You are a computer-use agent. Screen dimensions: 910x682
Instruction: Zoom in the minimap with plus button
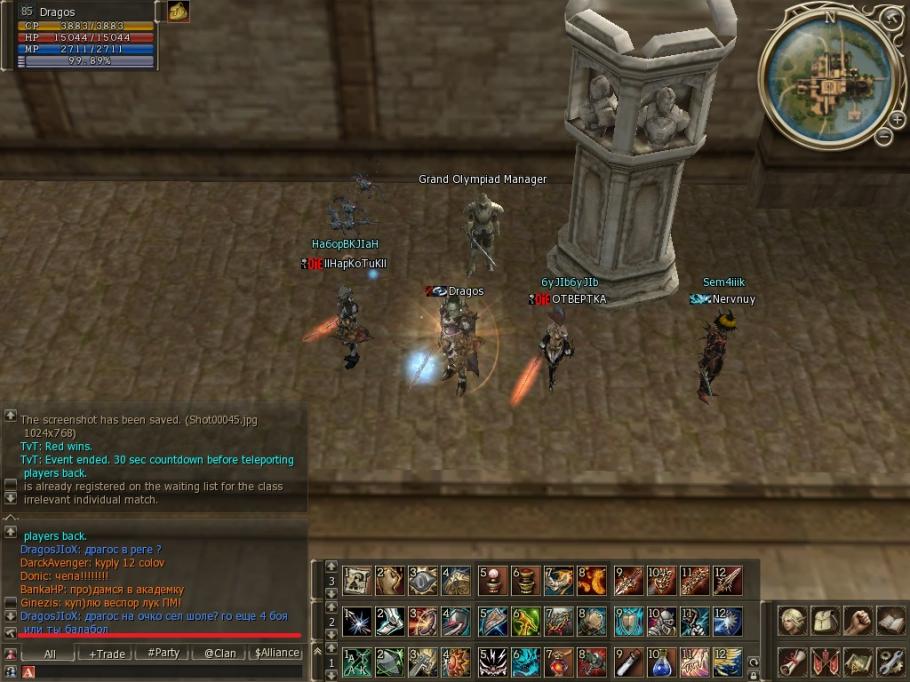tap(897, 120)
